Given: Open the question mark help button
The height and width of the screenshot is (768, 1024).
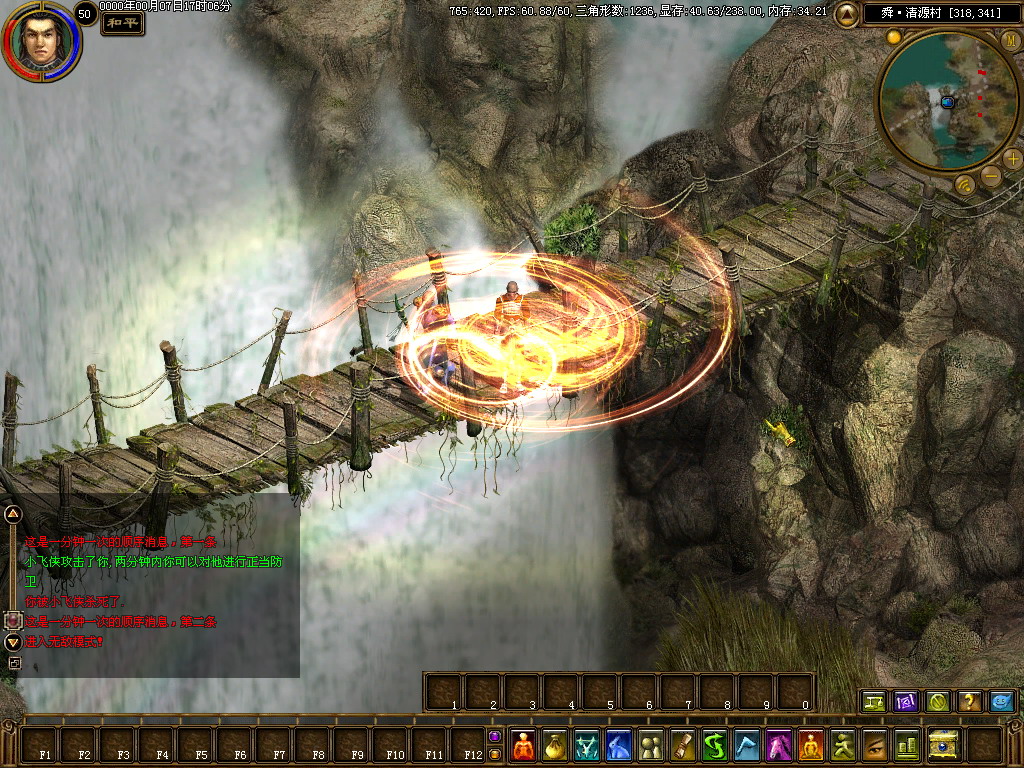Looking at the screenshot, I should 968,701.
